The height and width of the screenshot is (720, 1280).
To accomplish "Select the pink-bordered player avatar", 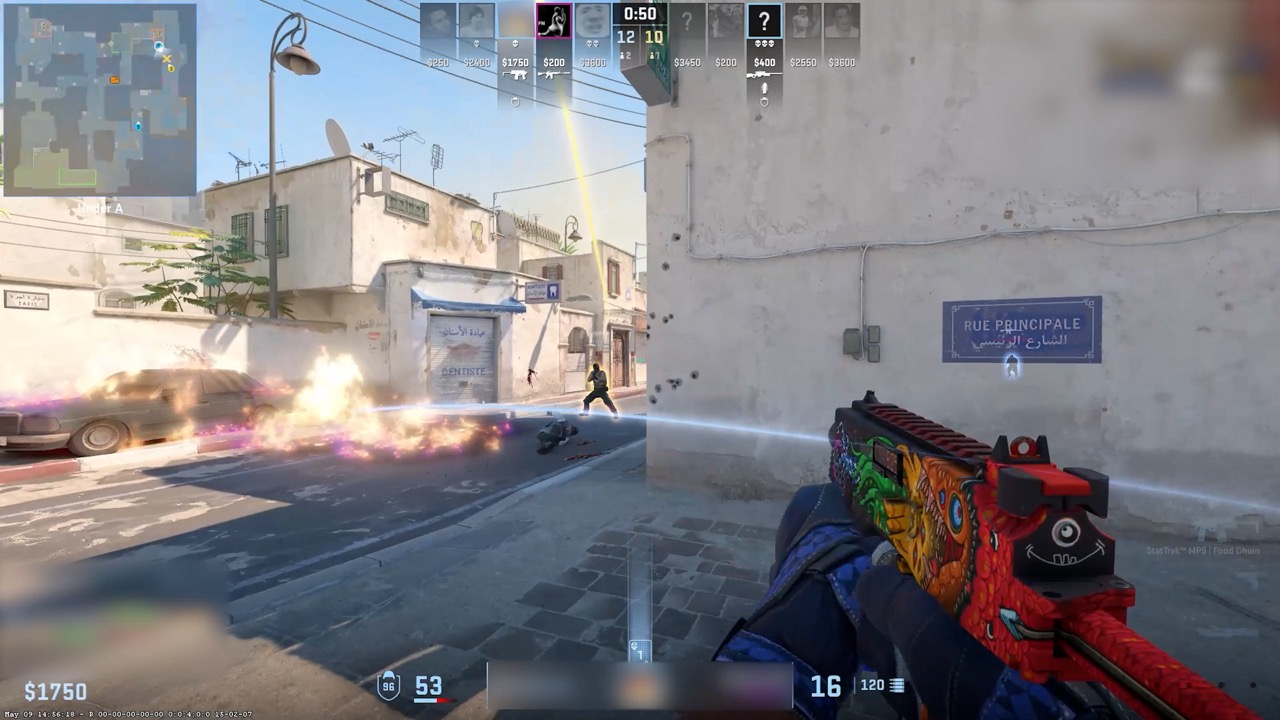I will point(553,21).
